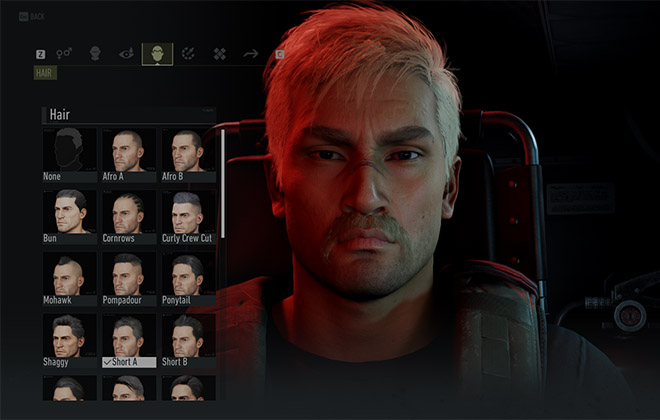Image resolution: width=660 pixels, height=420 pixels.
Task: Open the arrow tab
Action: click(x=250, y=53)
